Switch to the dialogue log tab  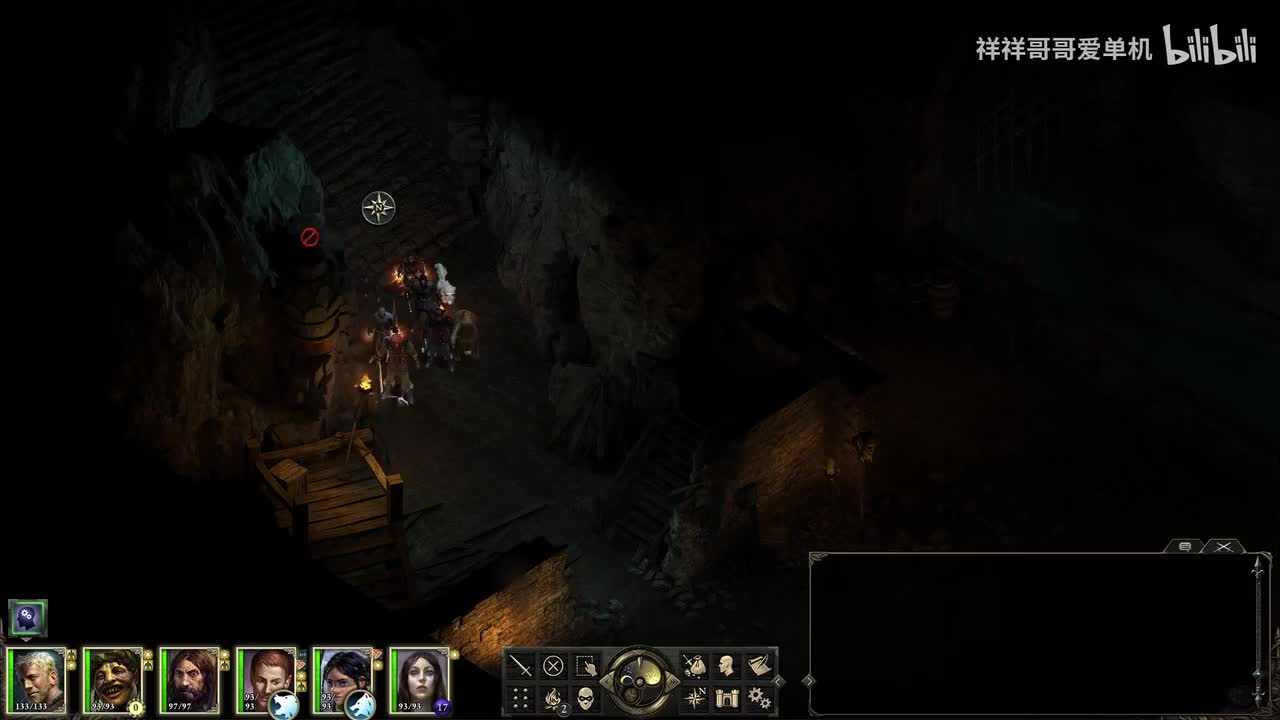click(1185, 546)
